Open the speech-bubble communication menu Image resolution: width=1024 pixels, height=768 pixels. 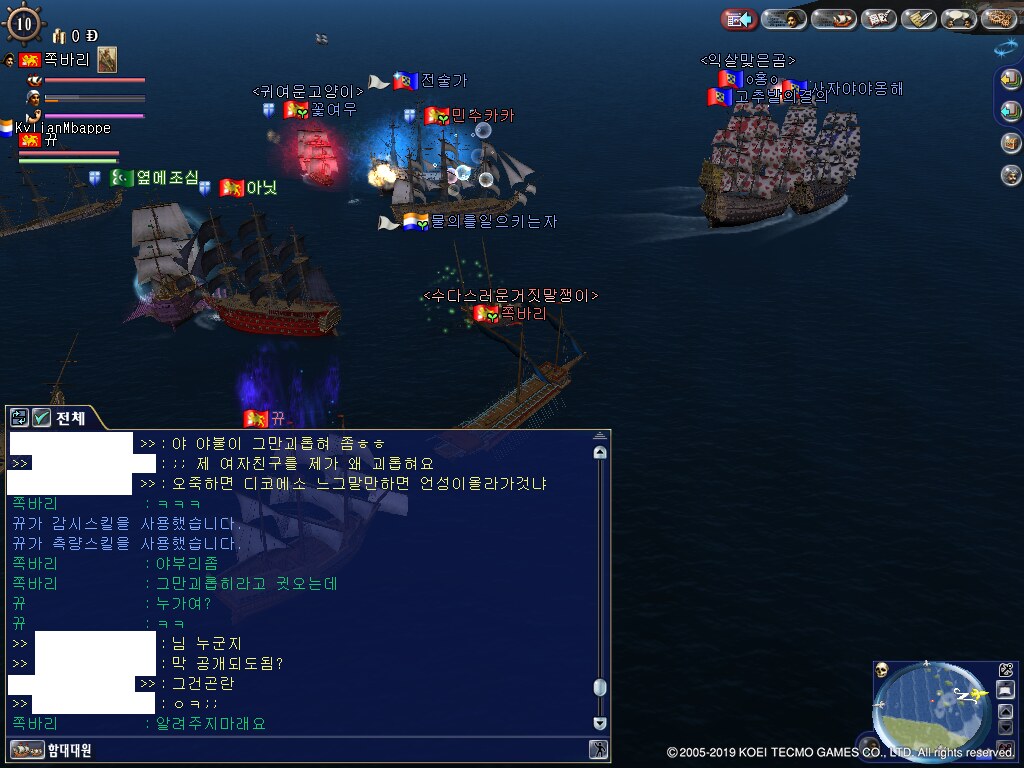click(x=958, y=19)
